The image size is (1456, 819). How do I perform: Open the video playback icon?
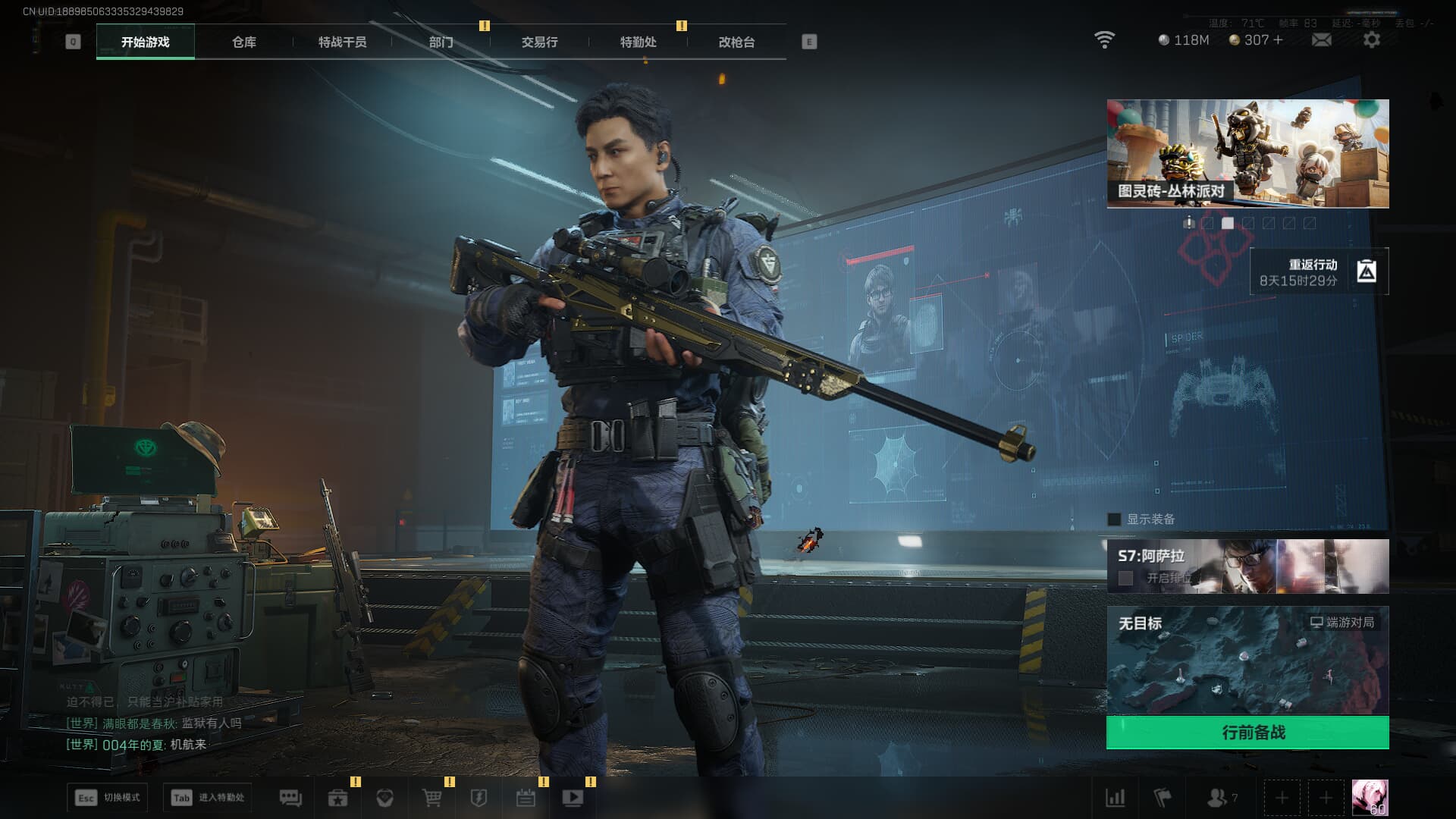573,798
